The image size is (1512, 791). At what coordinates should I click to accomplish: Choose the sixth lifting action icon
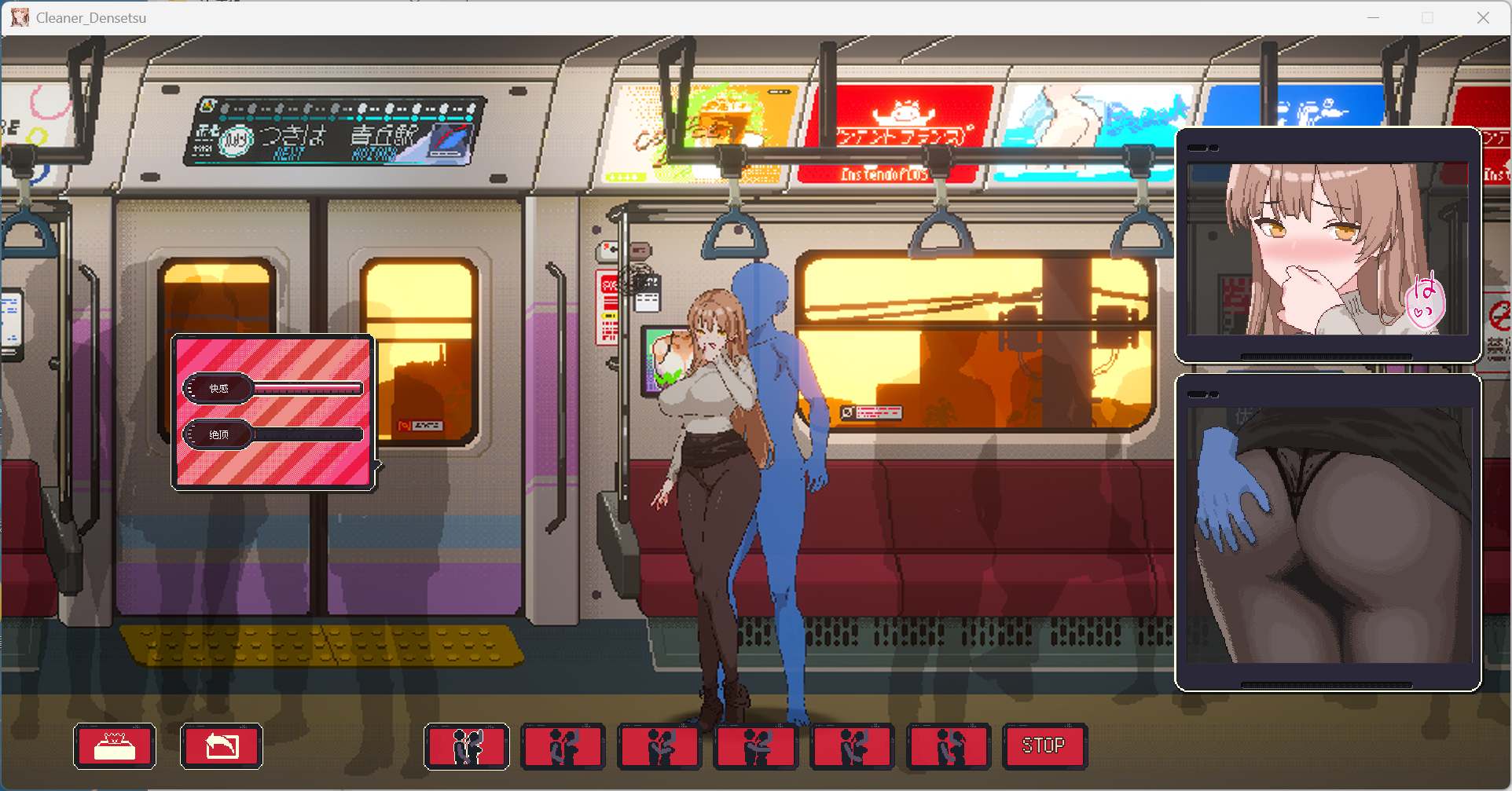[949, 746]
